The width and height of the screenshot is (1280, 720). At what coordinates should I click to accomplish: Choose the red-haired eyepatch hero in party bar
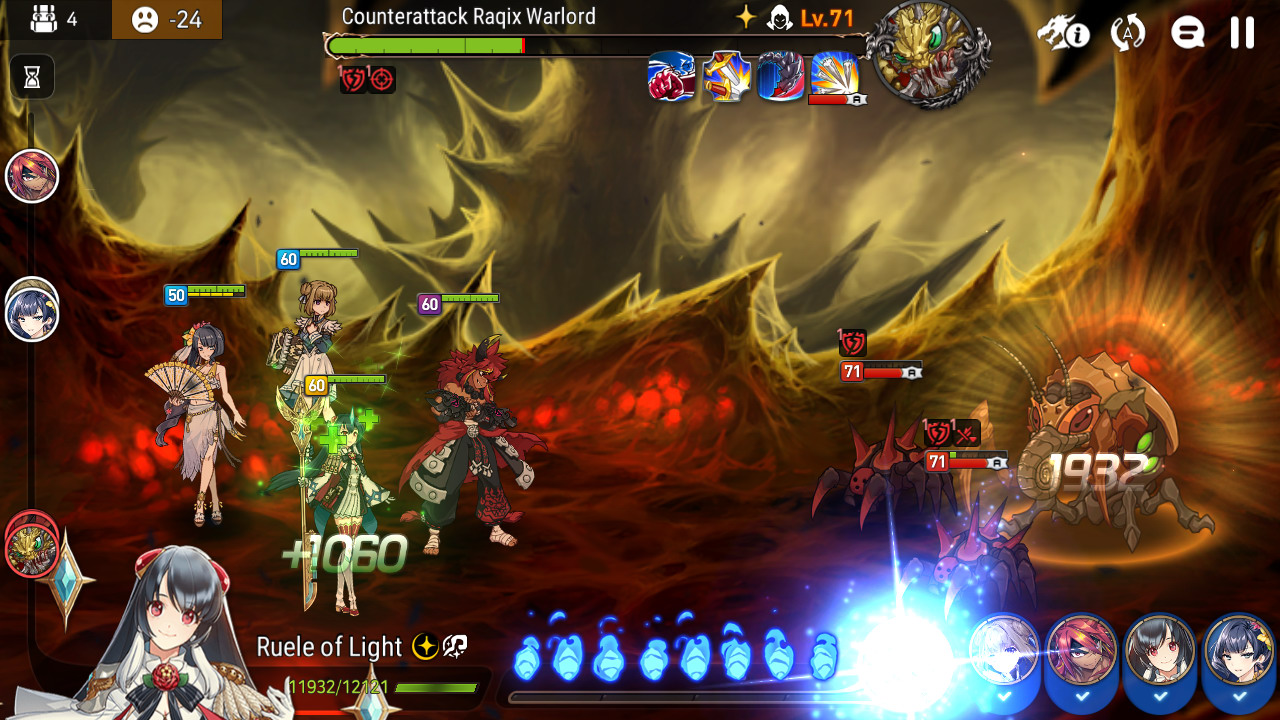click(x=1082, y=651)
